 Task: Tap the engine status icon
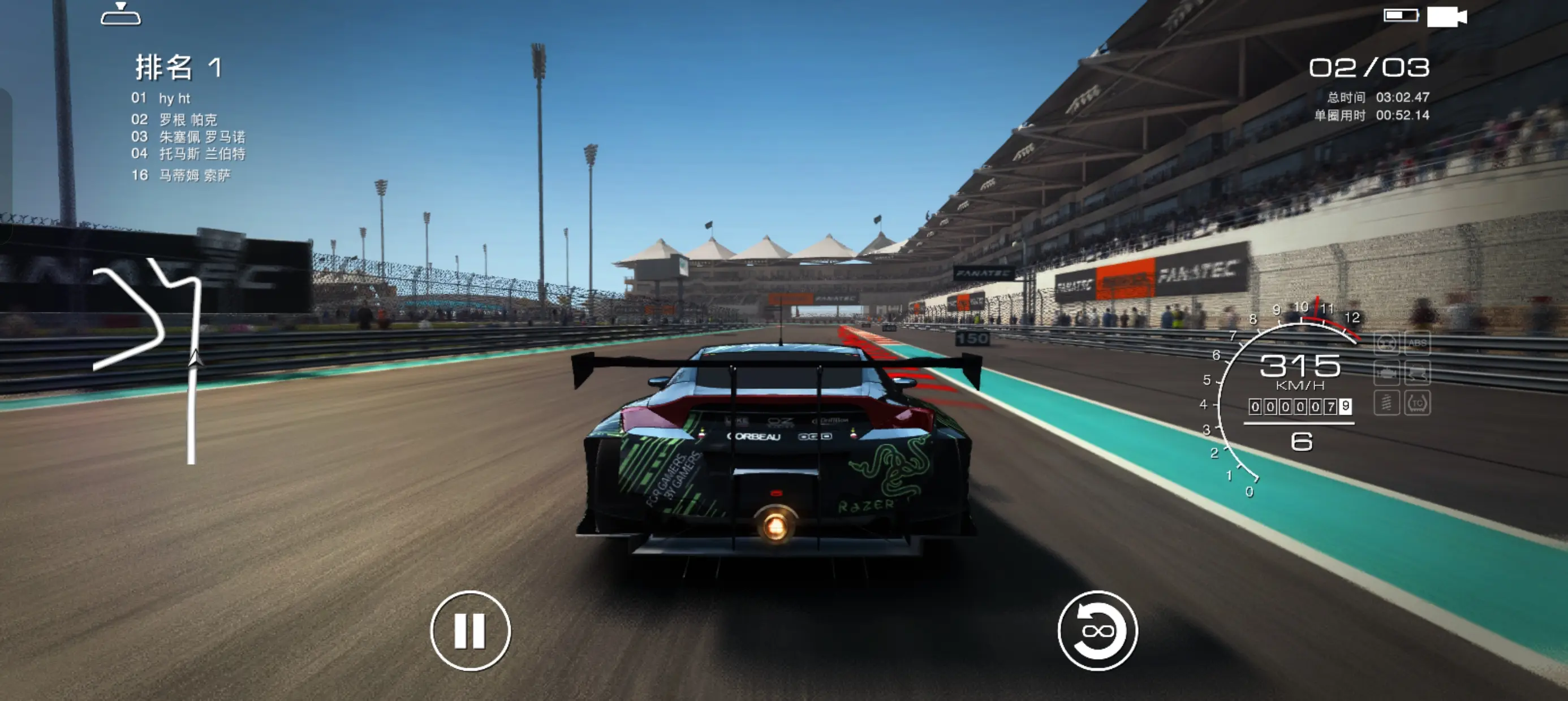pos(1386,373)
